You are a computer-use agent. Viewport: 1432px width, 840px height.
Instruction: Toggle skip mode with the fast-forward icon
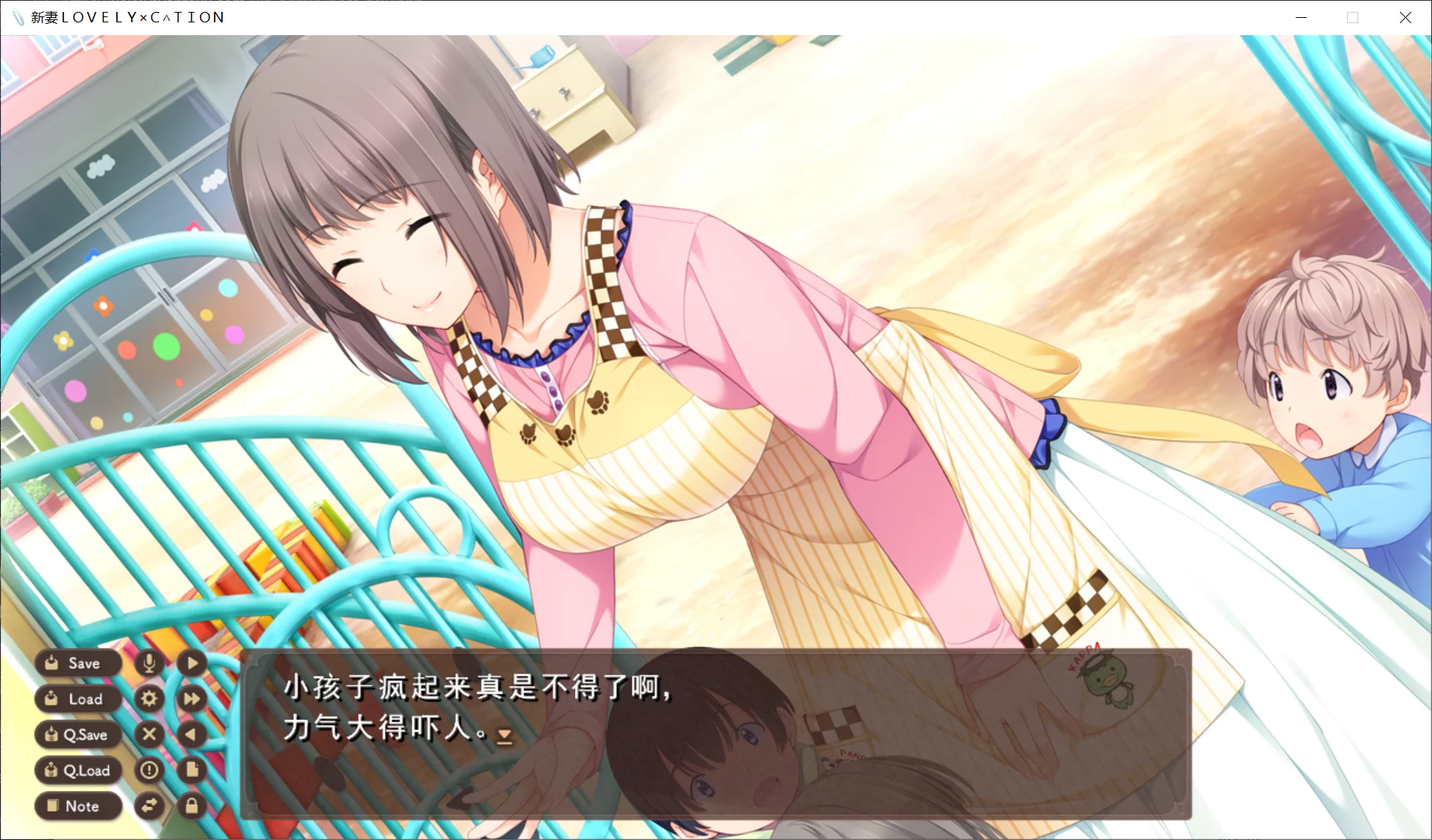tap(192, 699)
